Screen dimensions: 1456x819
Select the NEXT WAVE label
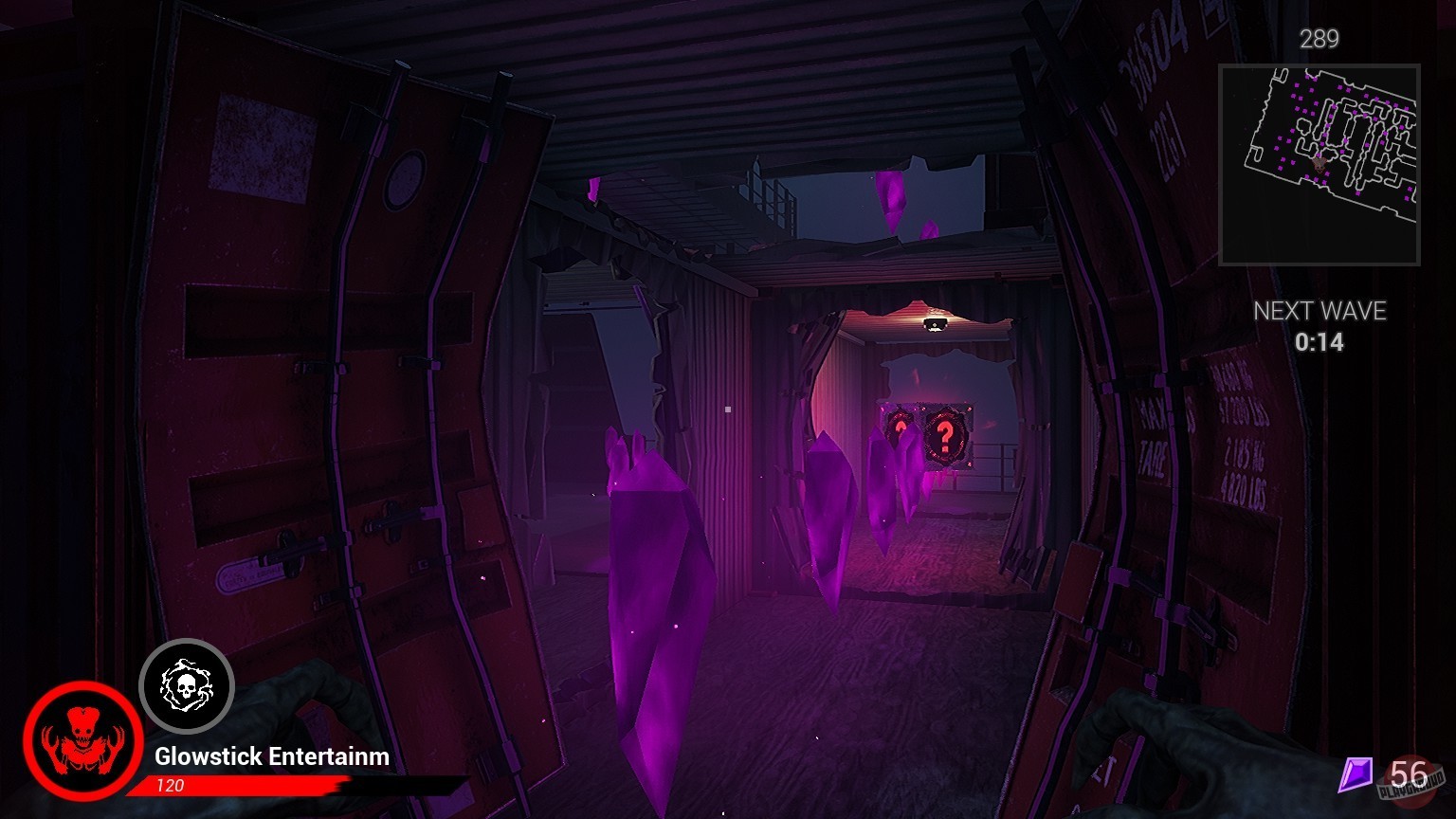tap(1320, 311)
